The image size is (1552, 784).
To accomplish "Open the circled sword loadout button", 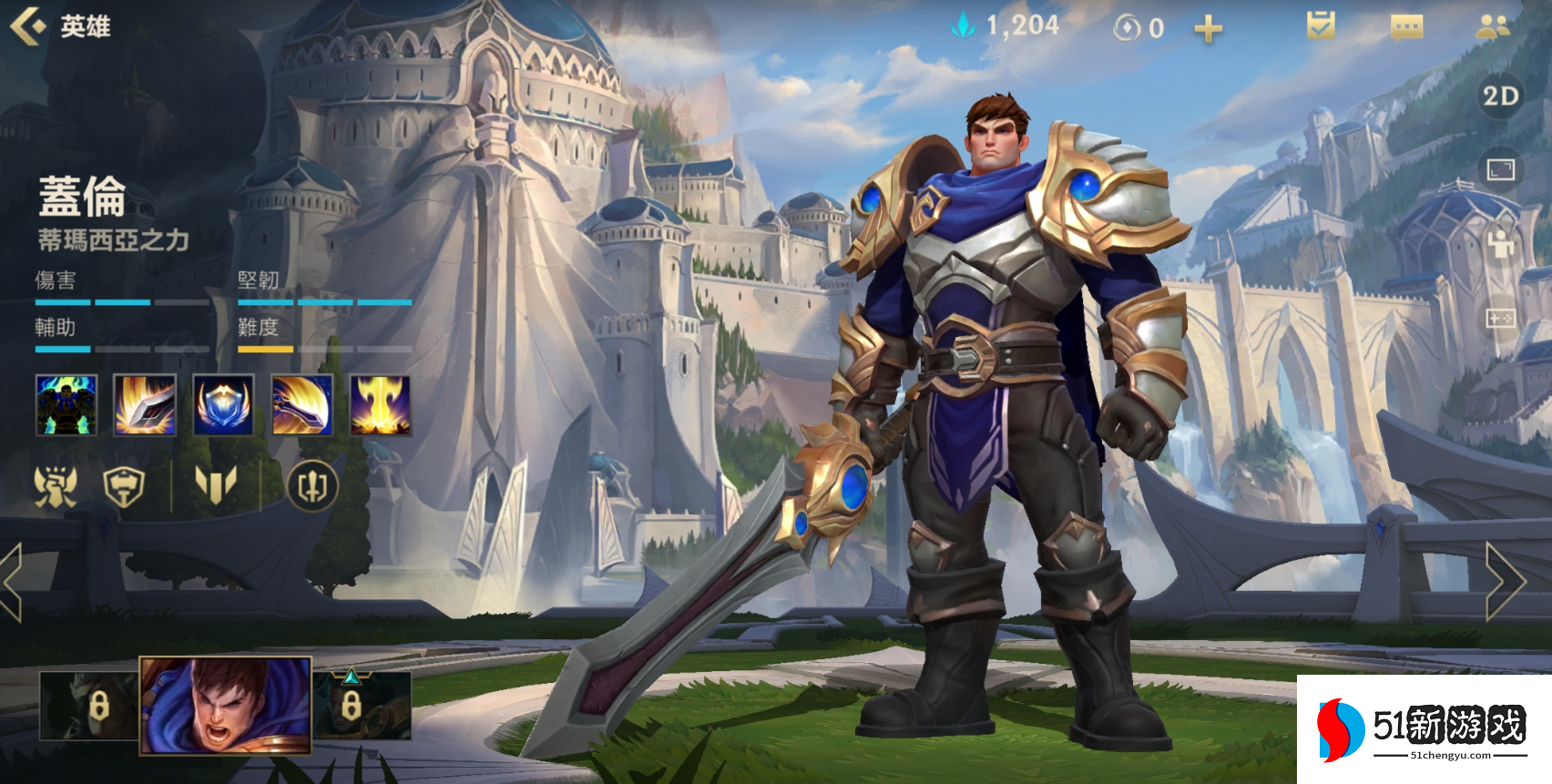I will click(312, 486).
